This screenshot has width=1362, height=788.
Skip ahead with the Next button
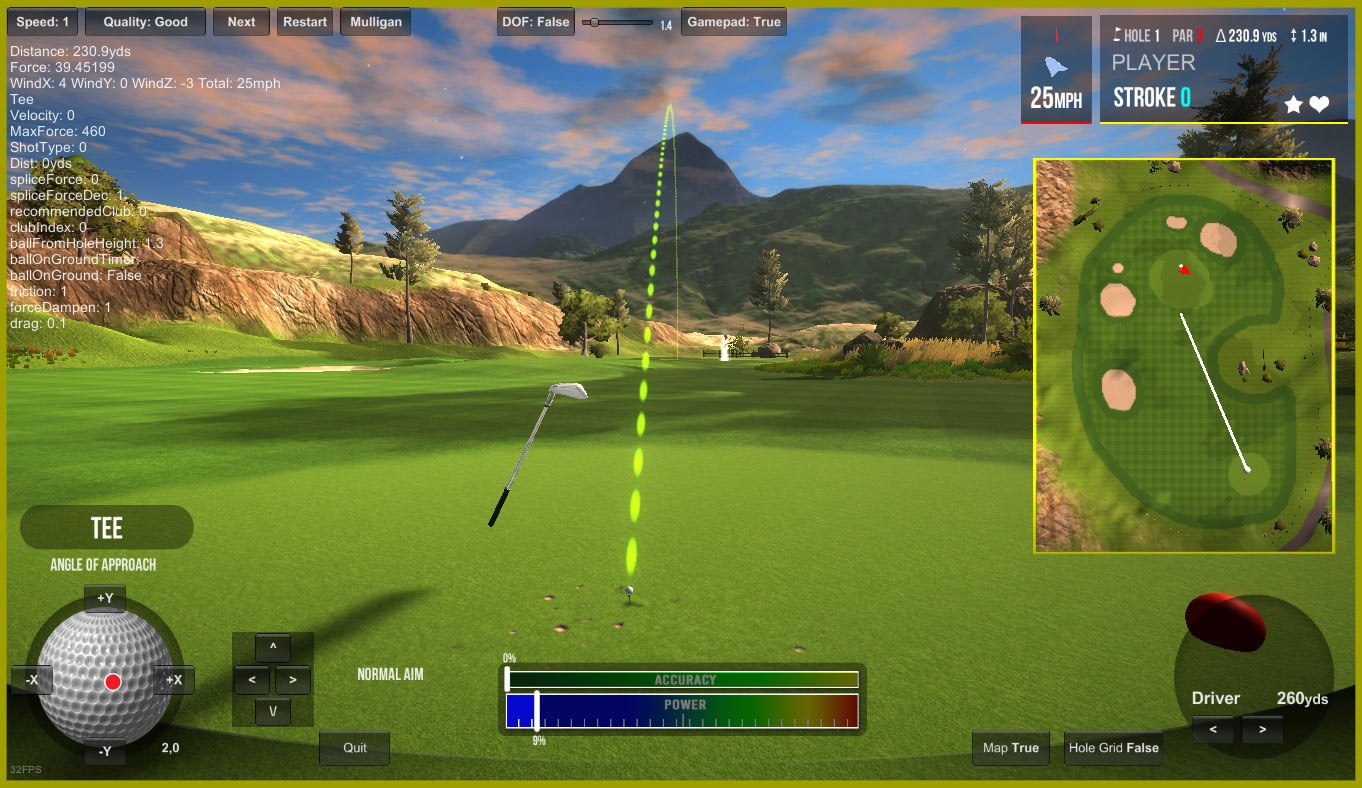[241, 22]
